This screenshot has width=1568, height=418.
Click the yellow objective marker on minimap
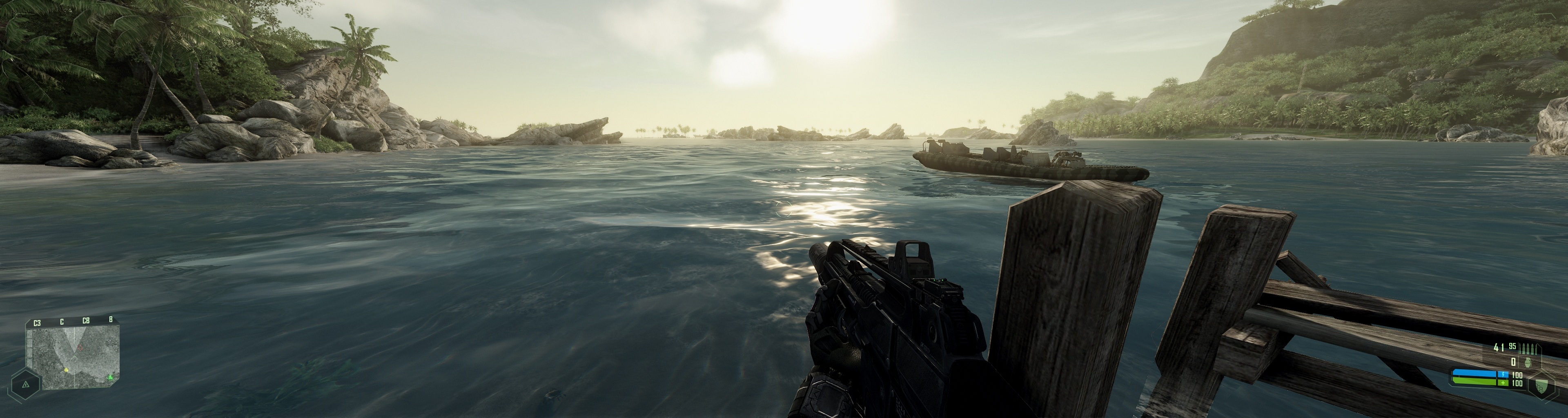66,369
